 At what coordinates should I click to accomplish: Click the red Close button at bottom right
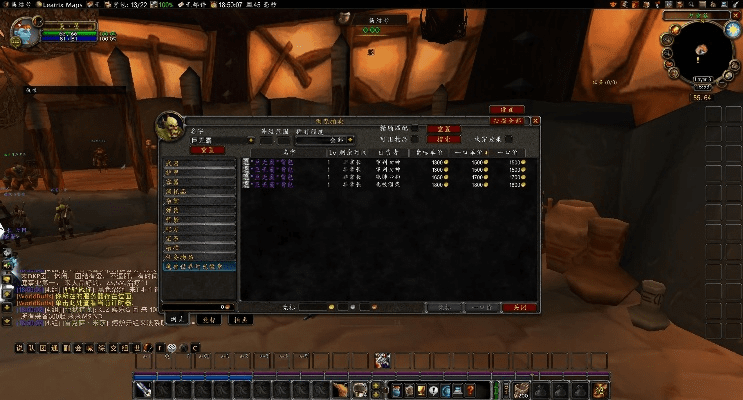[x=519, y=307]
